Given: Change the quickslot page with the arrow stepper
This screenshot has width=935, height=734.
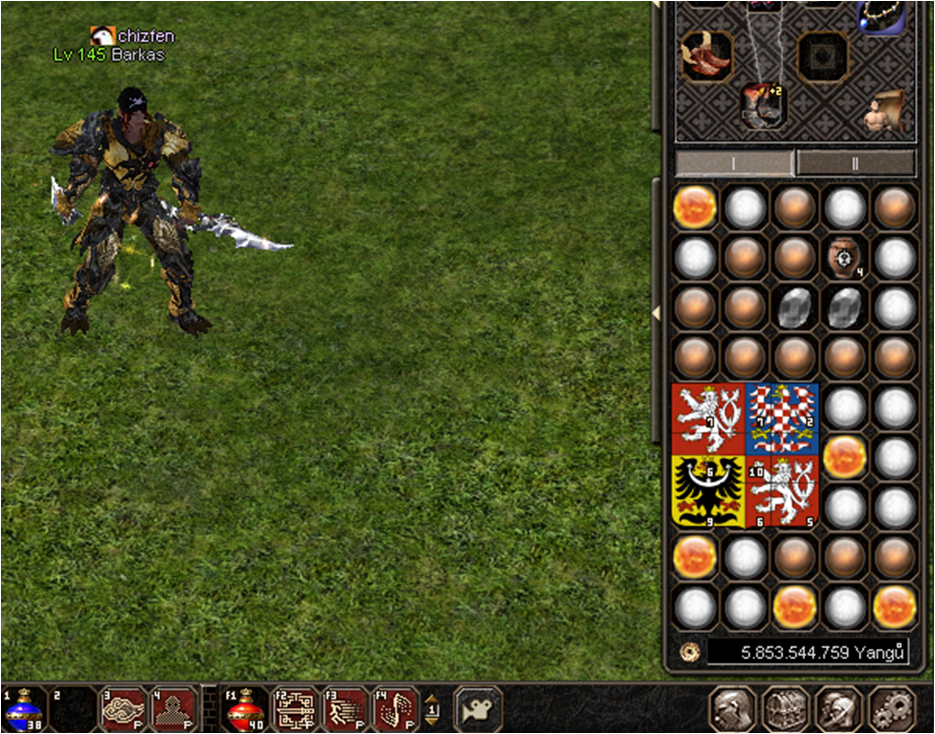Looking at the screenshot, I should 432,708.
